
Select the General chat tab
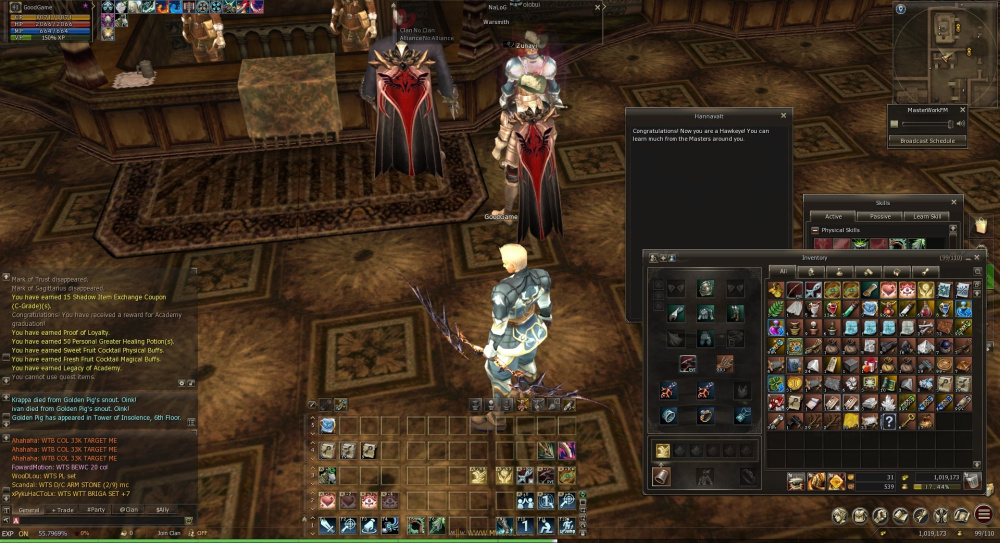tap(29, 510)
